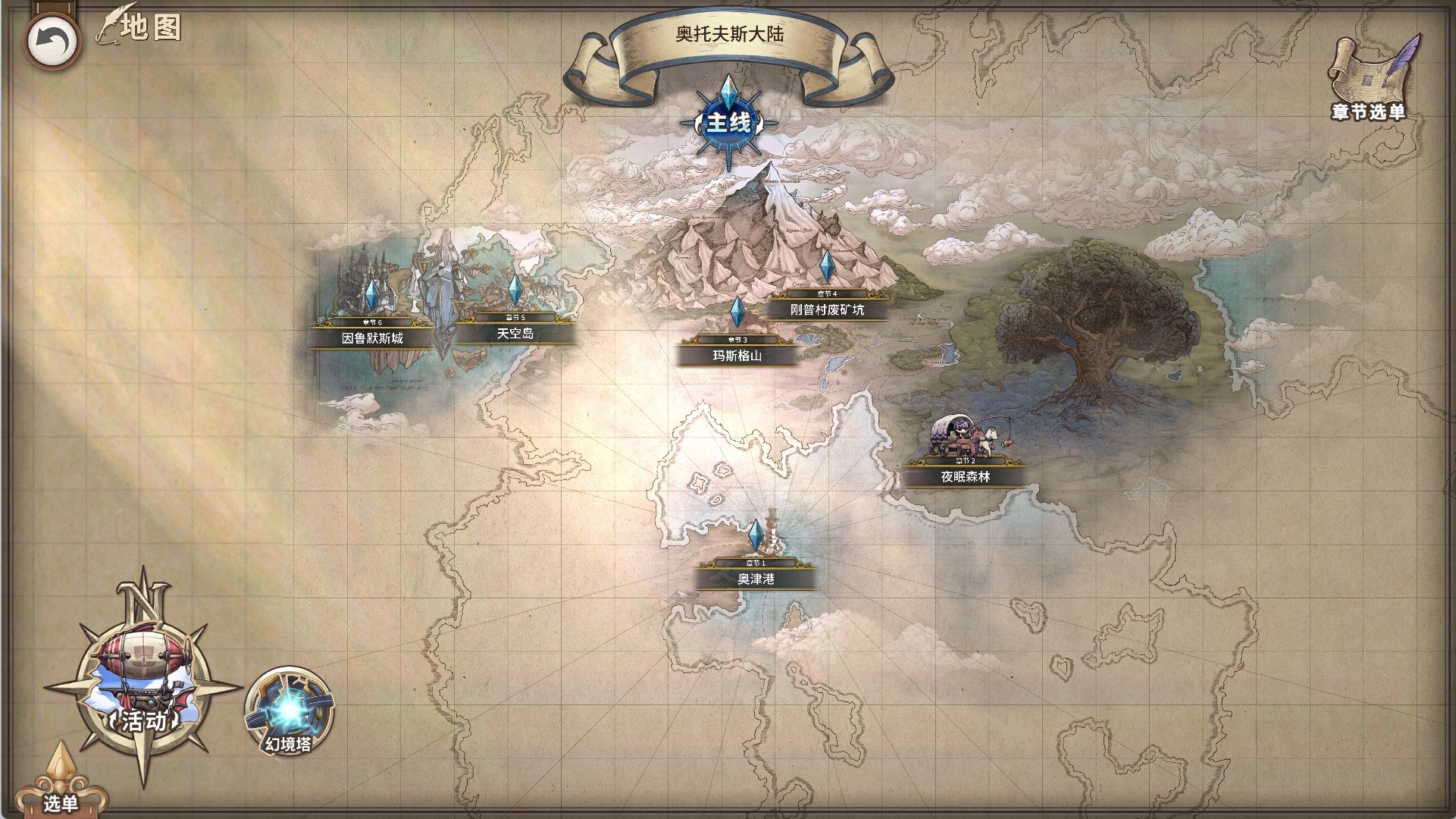Choose chapter 5 天空岛
Image resolution: width=1456 pixels, height=819 pixels.
pos(515,333)
